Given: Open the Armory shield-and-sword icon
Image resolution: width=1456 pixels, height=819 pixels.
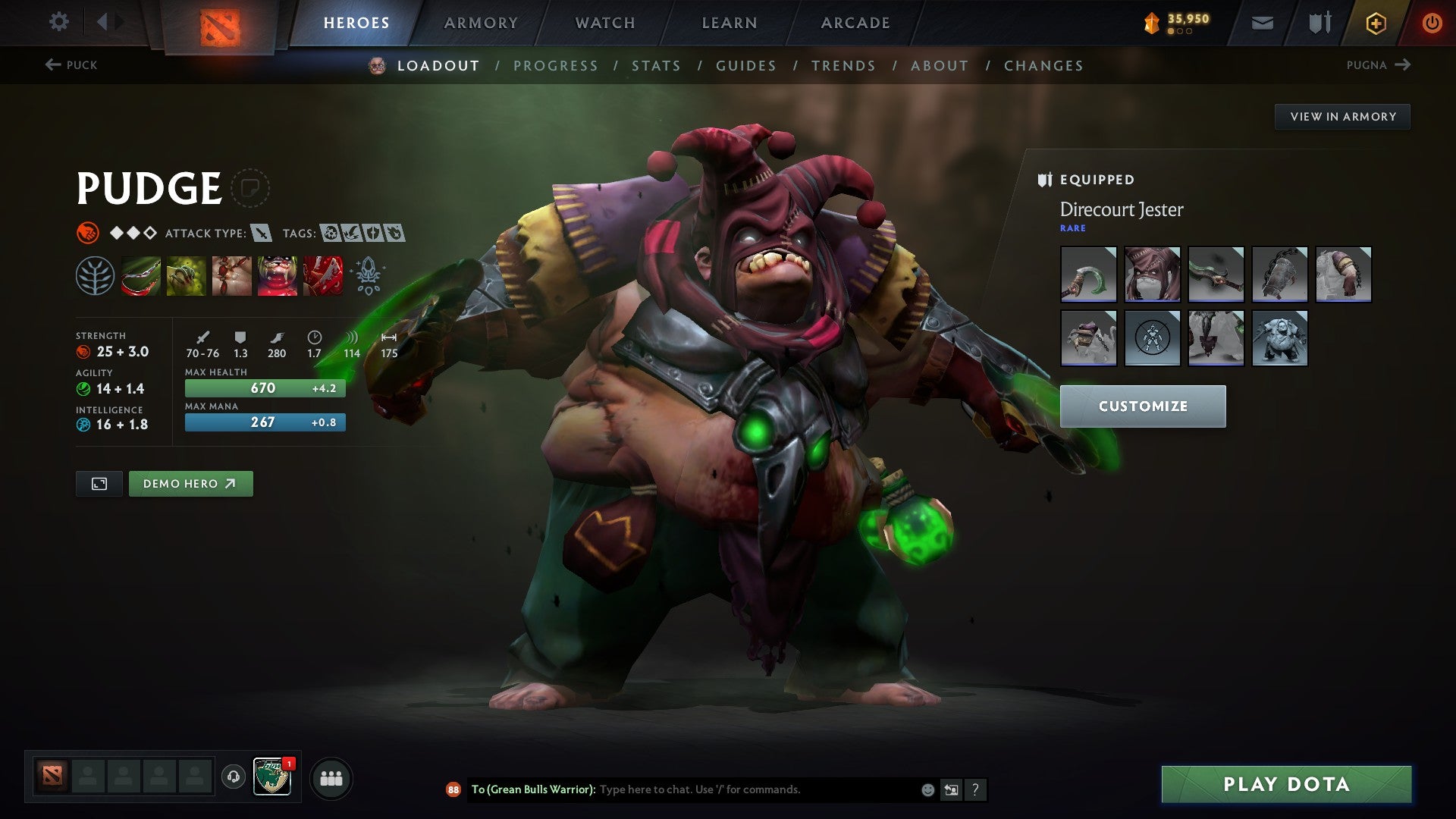Looking at the screenshot, I should pyautogui.click(x=1319, y=22).
